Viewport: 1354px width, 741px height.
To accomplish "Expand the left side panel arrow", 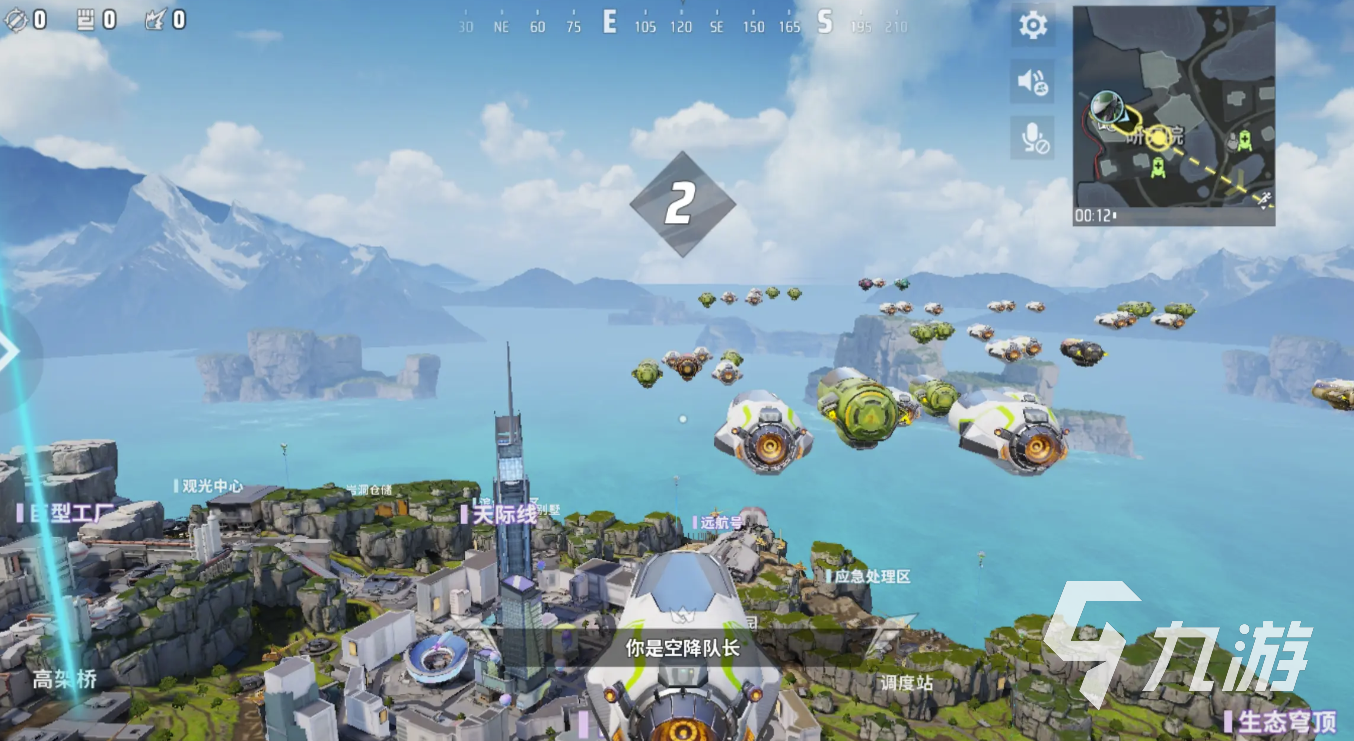I will (10, 351).
